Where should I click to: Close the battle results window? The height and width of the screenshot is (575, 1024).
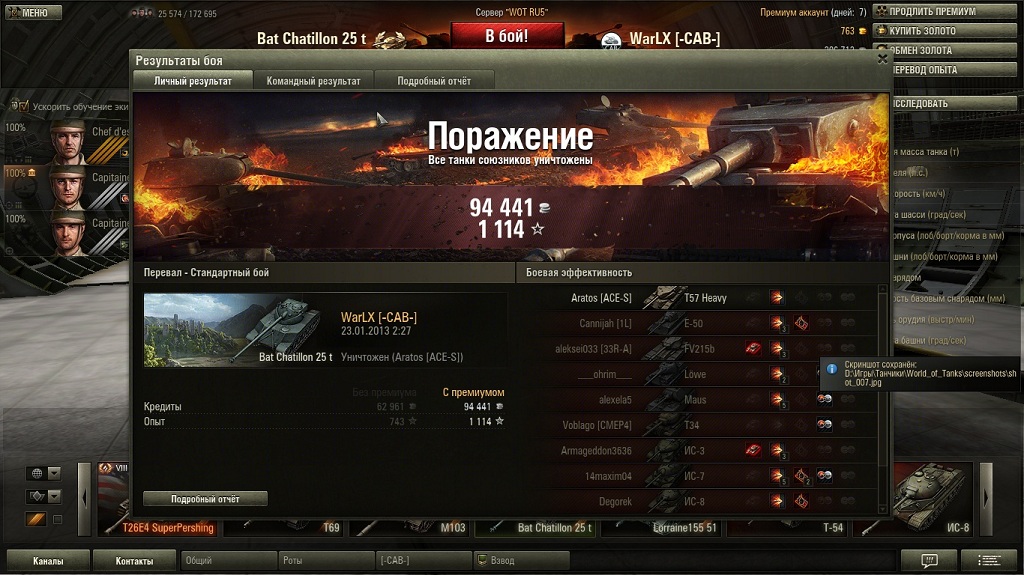[882, 59]
